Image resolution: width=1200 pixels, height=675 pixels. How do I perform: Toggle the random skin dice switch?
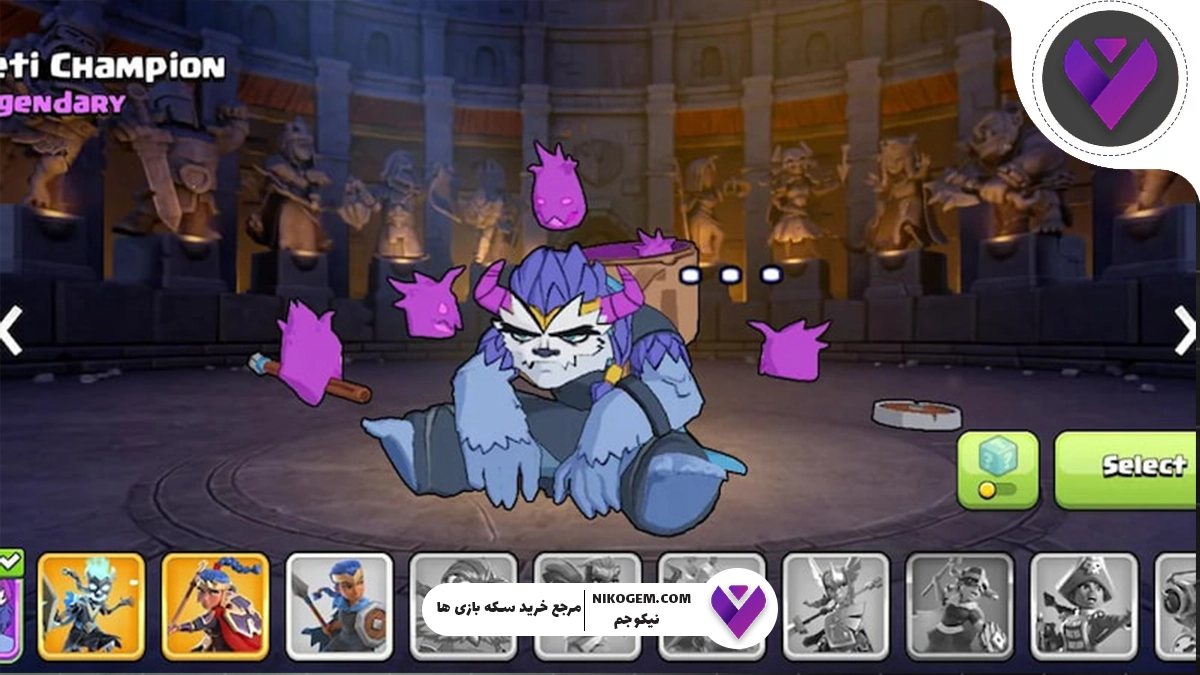click(997, 470)
